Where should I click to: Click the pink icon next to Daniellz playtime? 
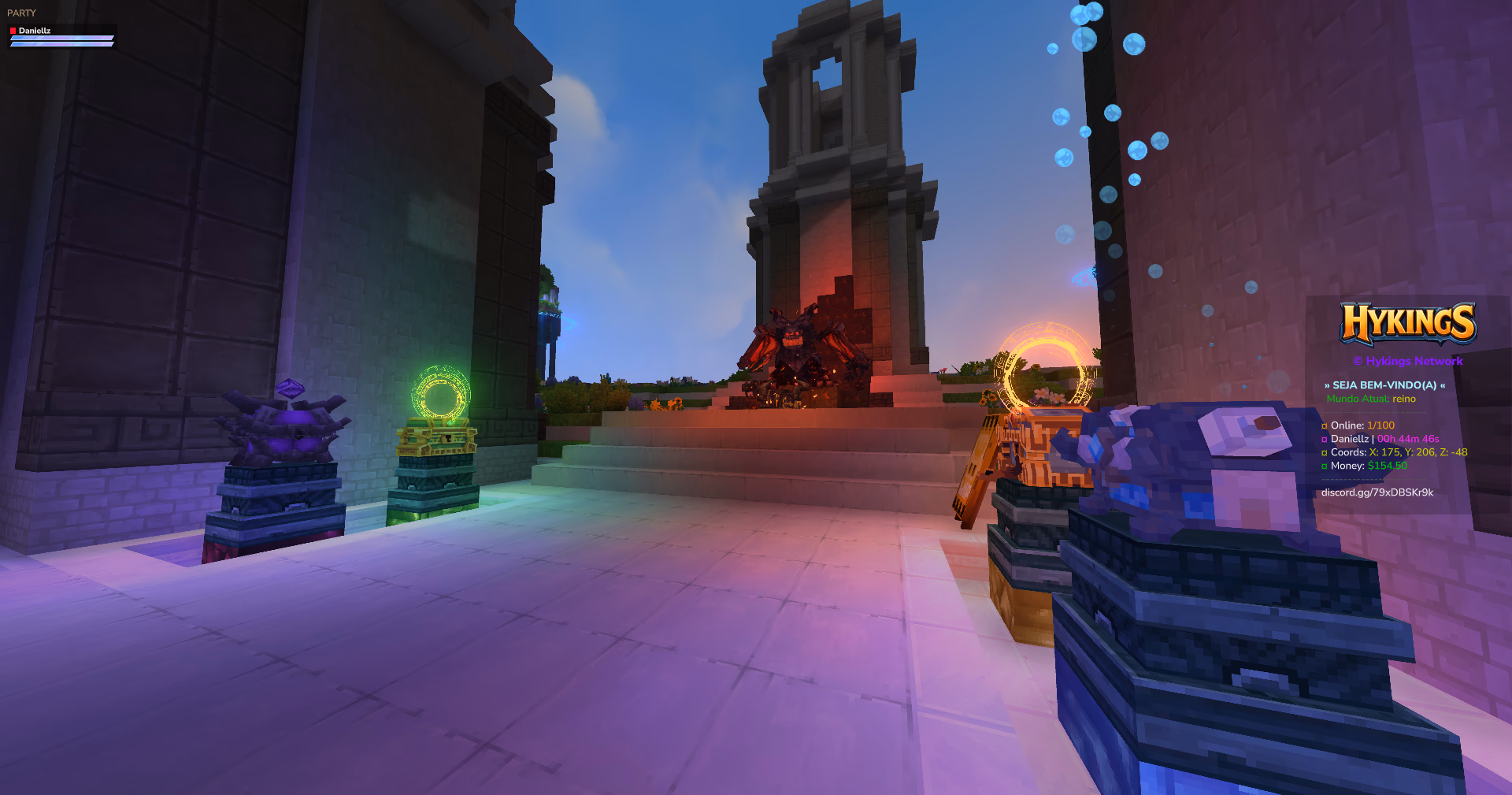1323,439
